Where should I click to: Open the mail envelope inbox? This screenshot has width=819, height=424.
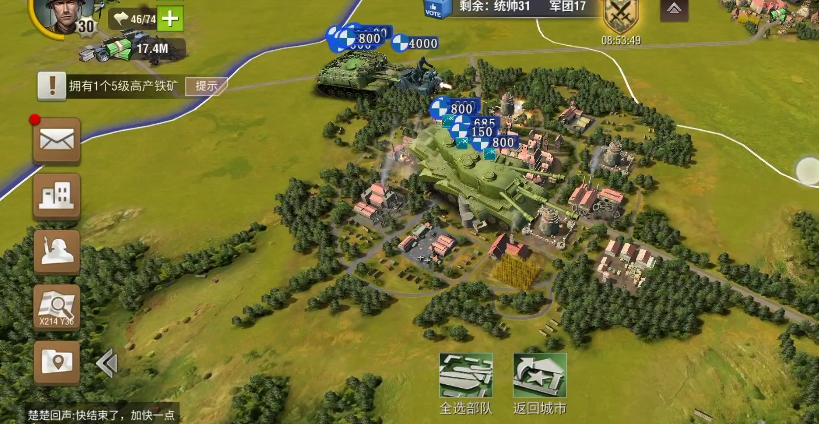pos(57,140)
